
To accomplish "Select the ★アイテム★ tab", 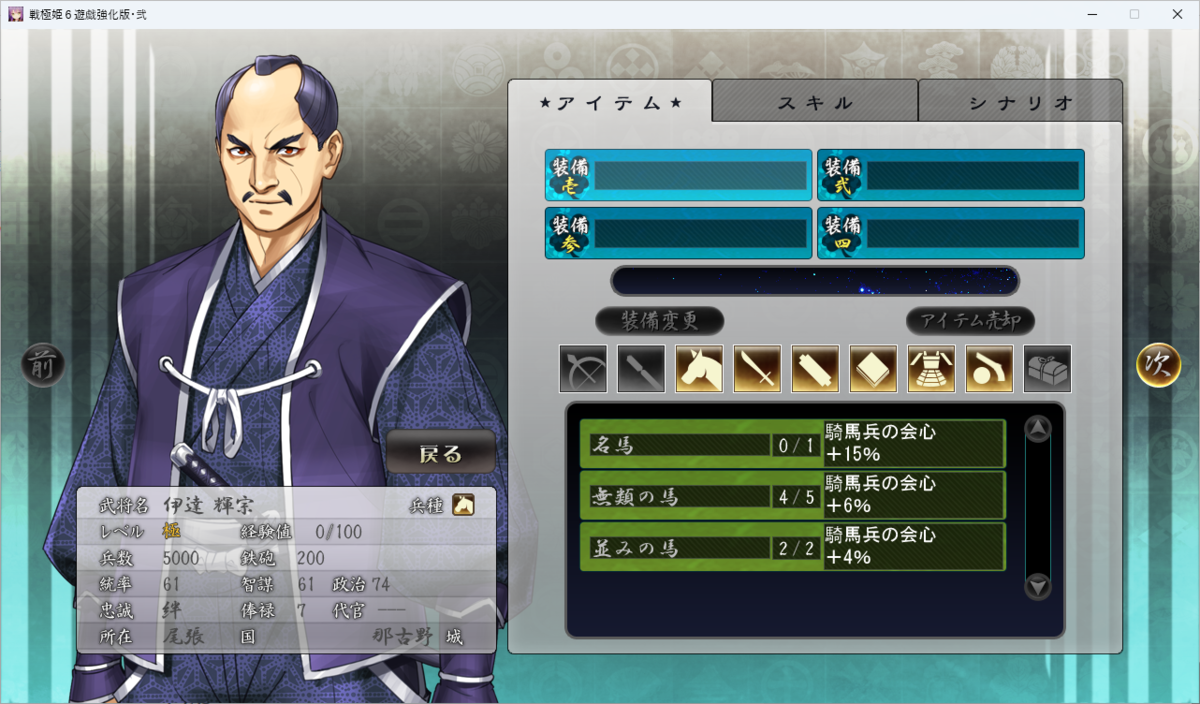I will [x=610, y=102].
